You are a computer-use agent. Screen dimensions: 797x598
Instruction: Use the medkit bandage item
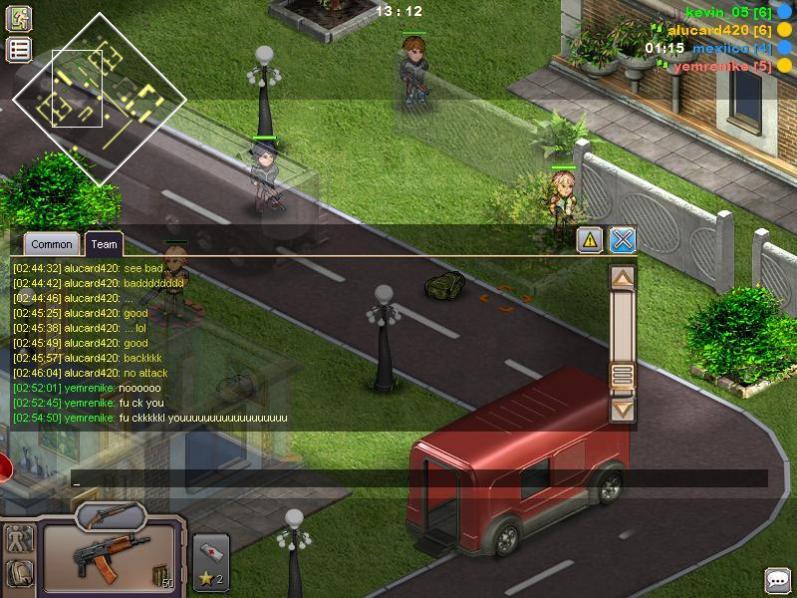[x=211, y=552]
